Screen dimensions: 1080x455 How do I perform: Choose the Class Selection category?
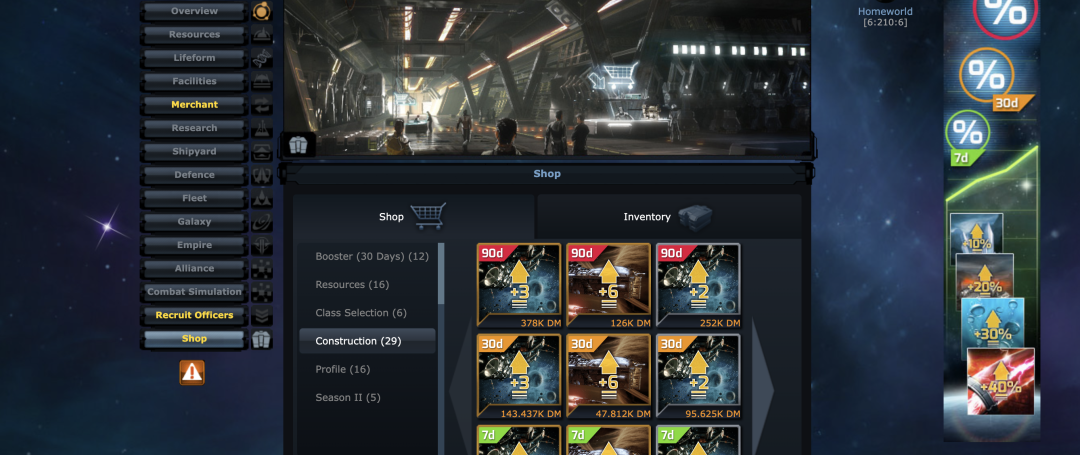tap(360, 313)
